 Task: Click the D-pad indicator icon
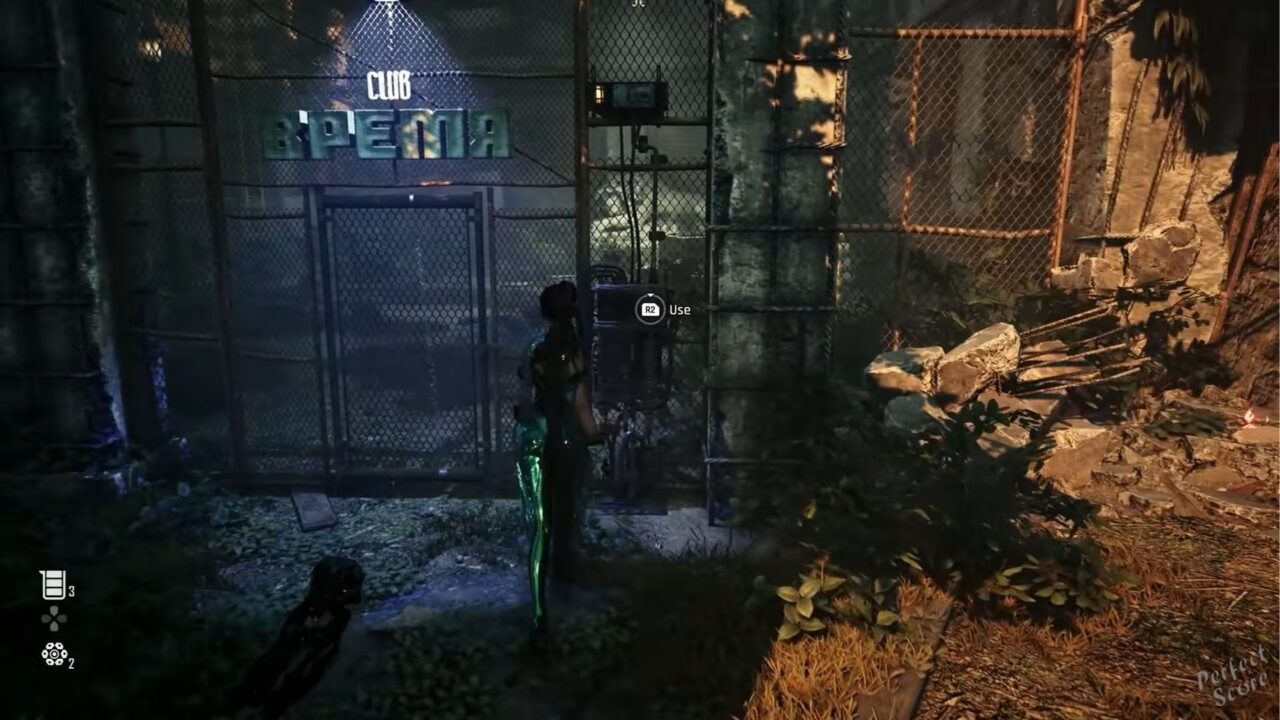click(x=54, y=618)
